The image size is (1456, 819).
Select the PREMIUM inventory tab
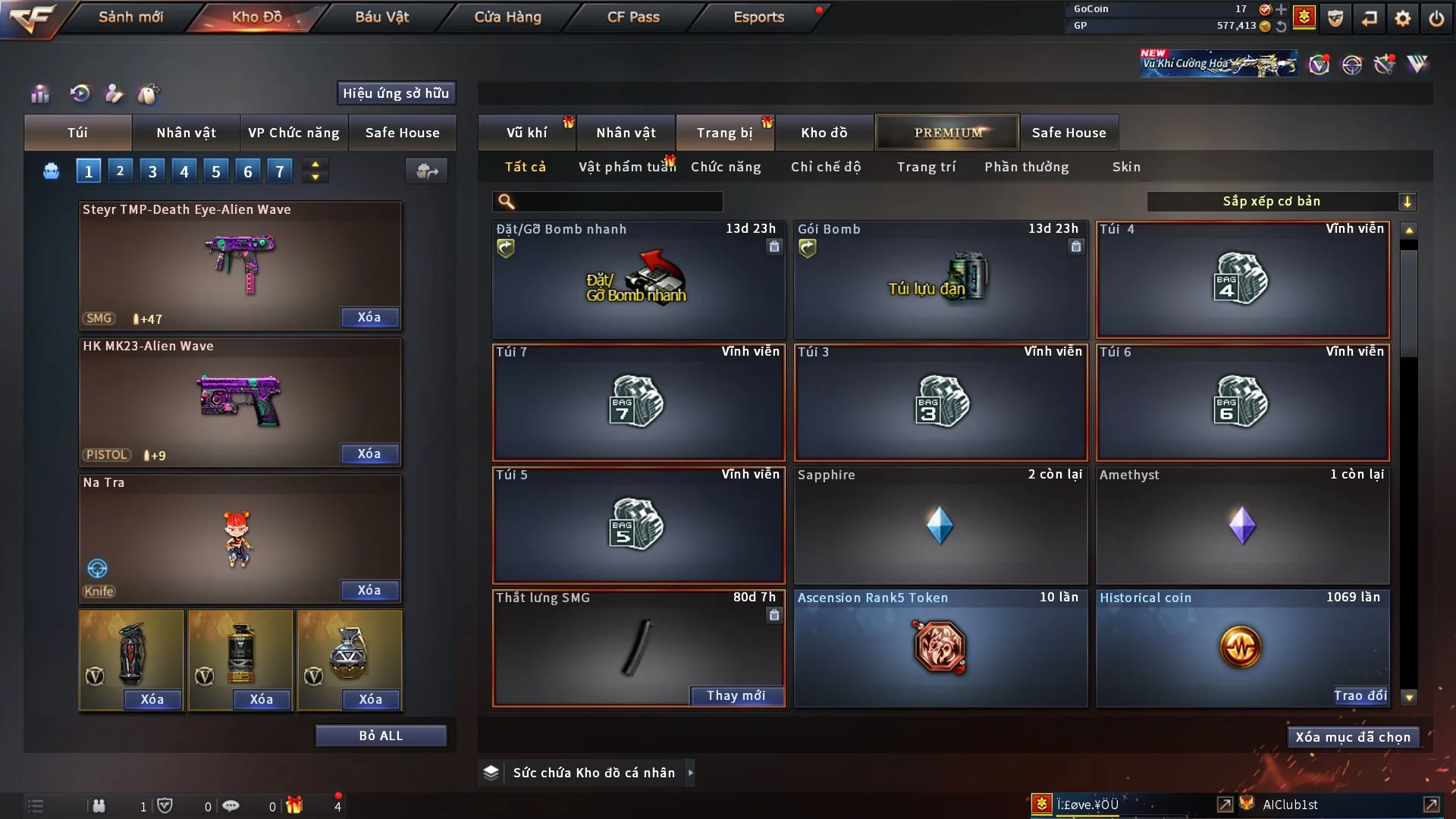(947, 133)
